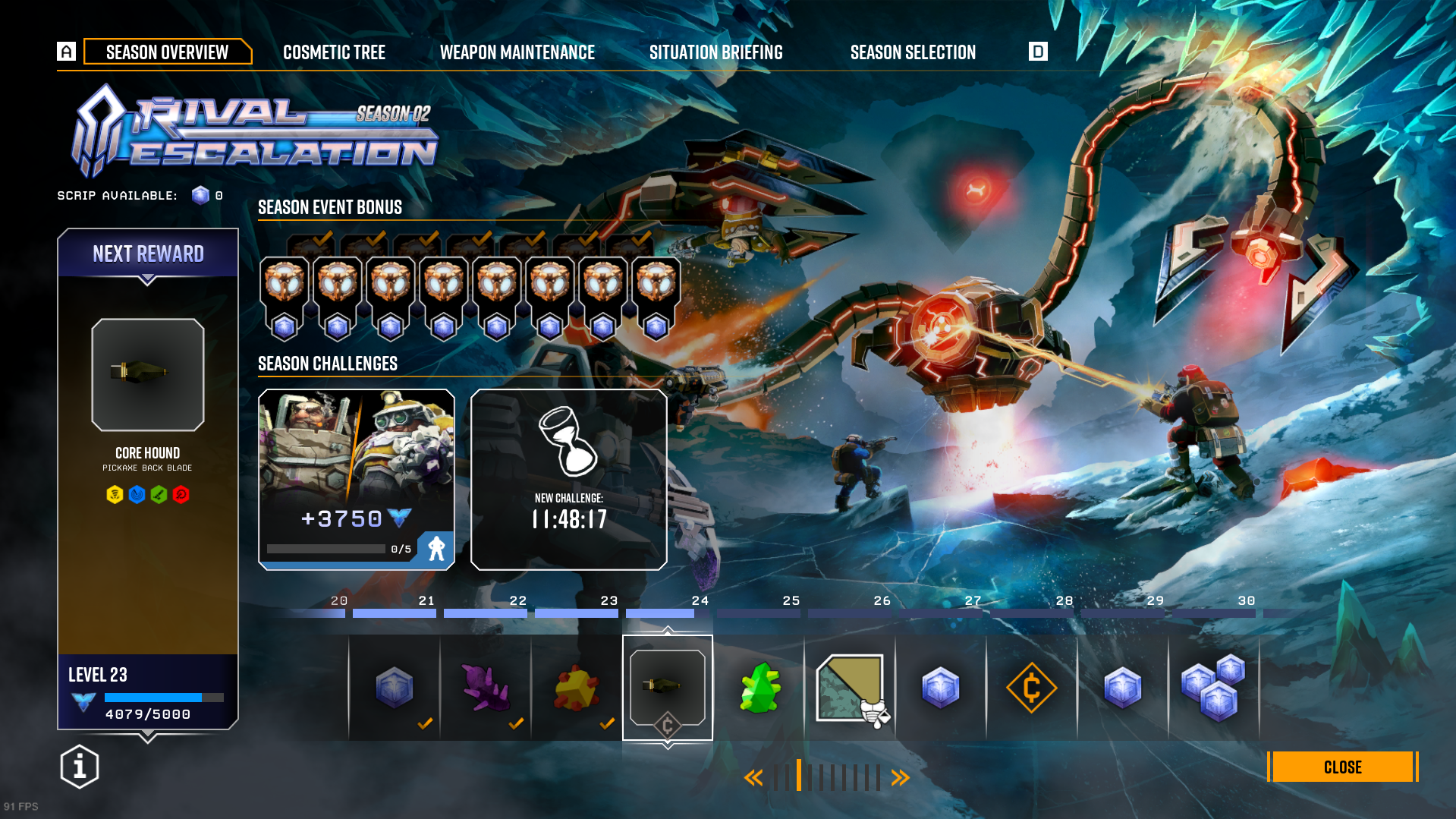Select the Core Hound pickaxe reward slot
This screenshot has width=1456, height=819.
tap(668, 687)
